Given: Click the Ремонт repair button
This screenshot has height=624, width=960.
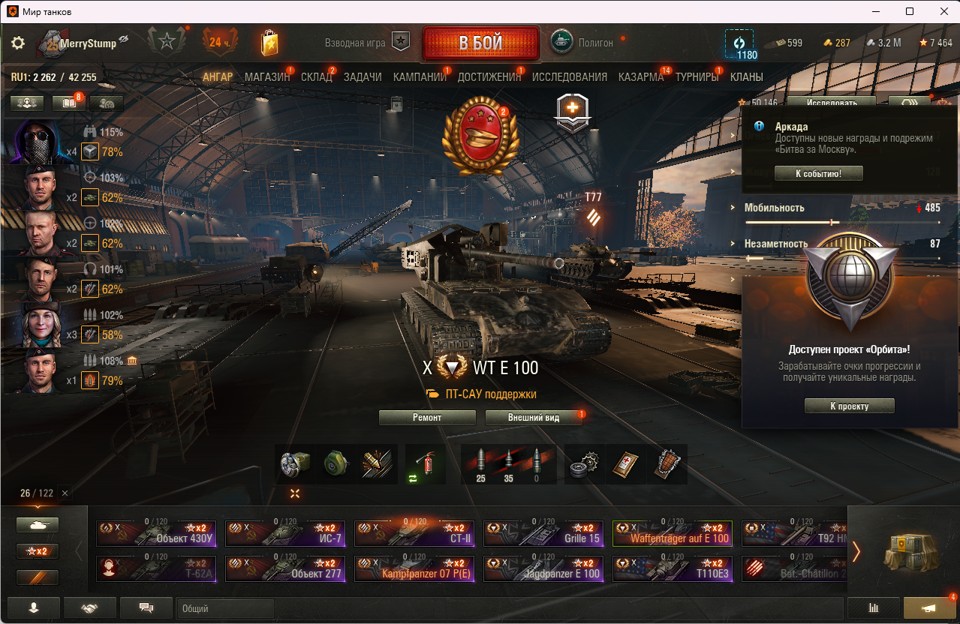Looking at the screenshot, I should 427,417.
